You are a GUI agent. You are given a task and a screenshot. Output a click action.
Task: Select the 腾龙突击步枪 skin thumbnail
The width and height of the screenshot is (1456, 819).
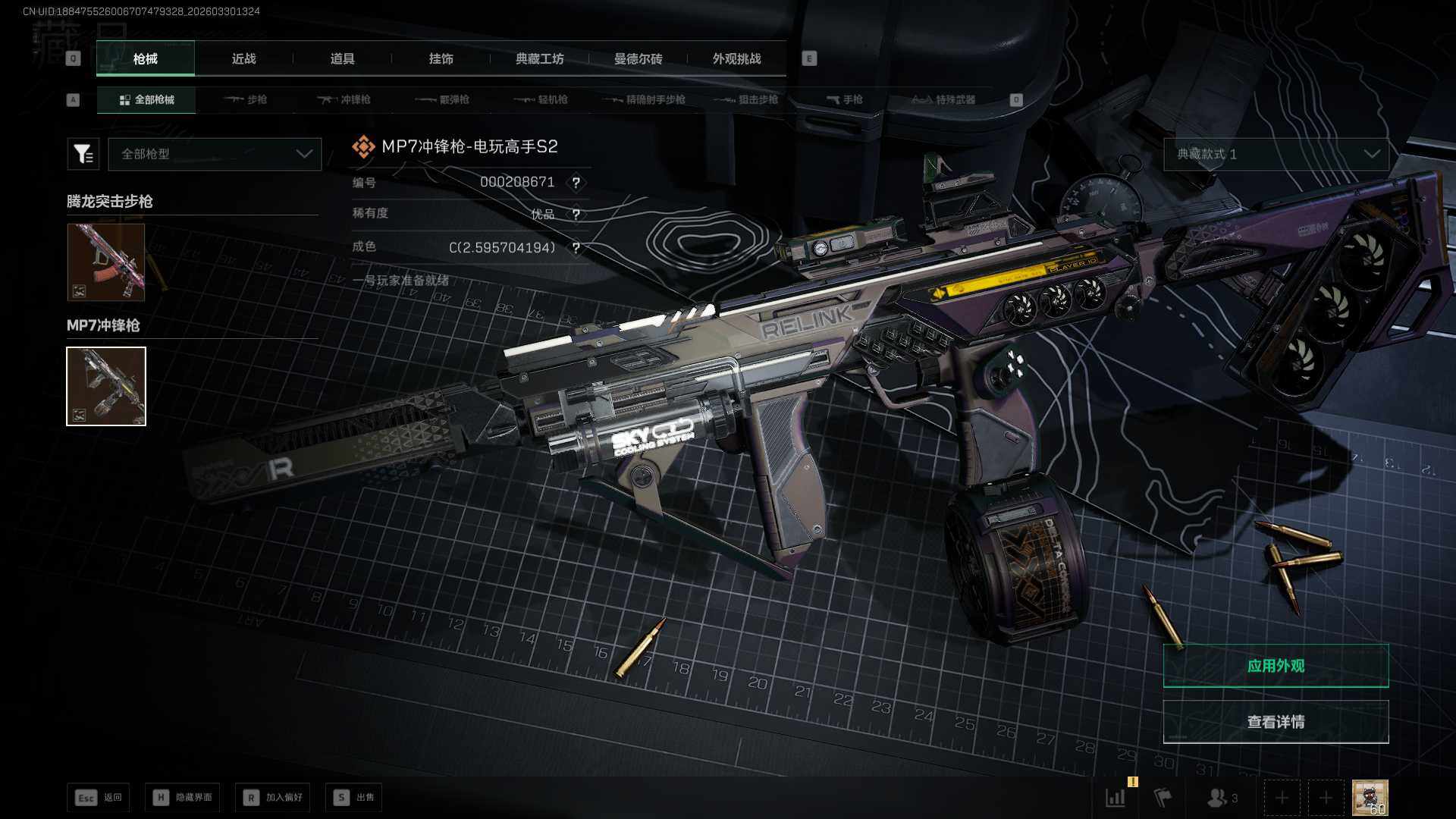pos(105,262)
